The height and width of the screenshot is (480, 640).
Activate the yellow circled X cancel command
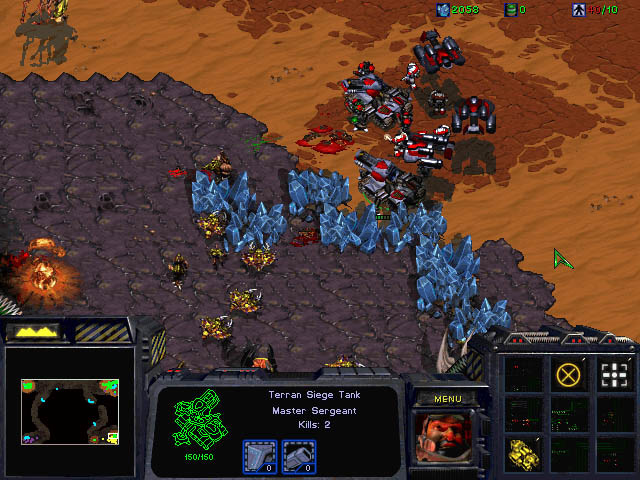pos(568,375)
